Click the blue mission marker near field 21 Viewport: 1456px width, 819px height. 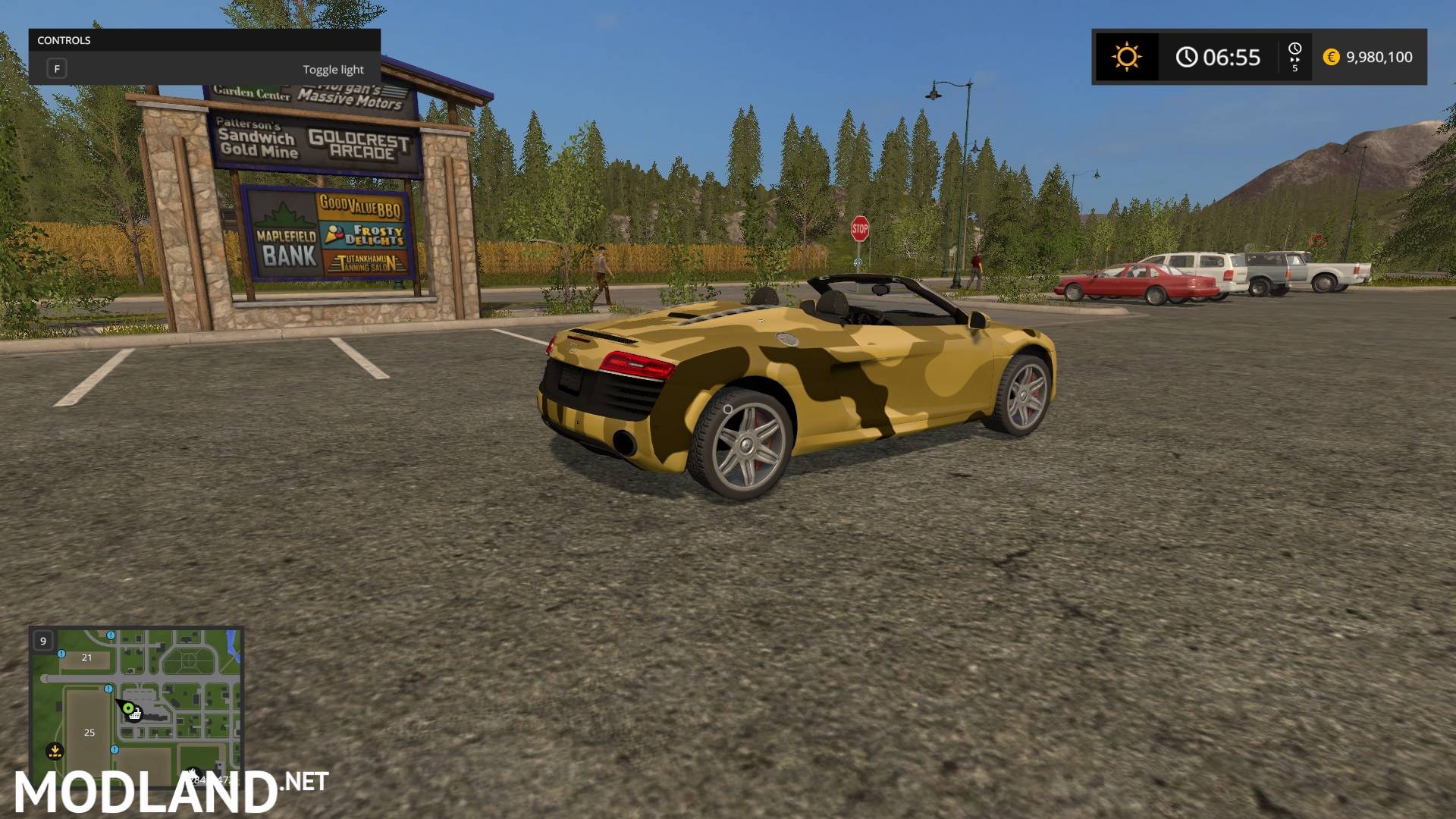click(x=61, y=654)
